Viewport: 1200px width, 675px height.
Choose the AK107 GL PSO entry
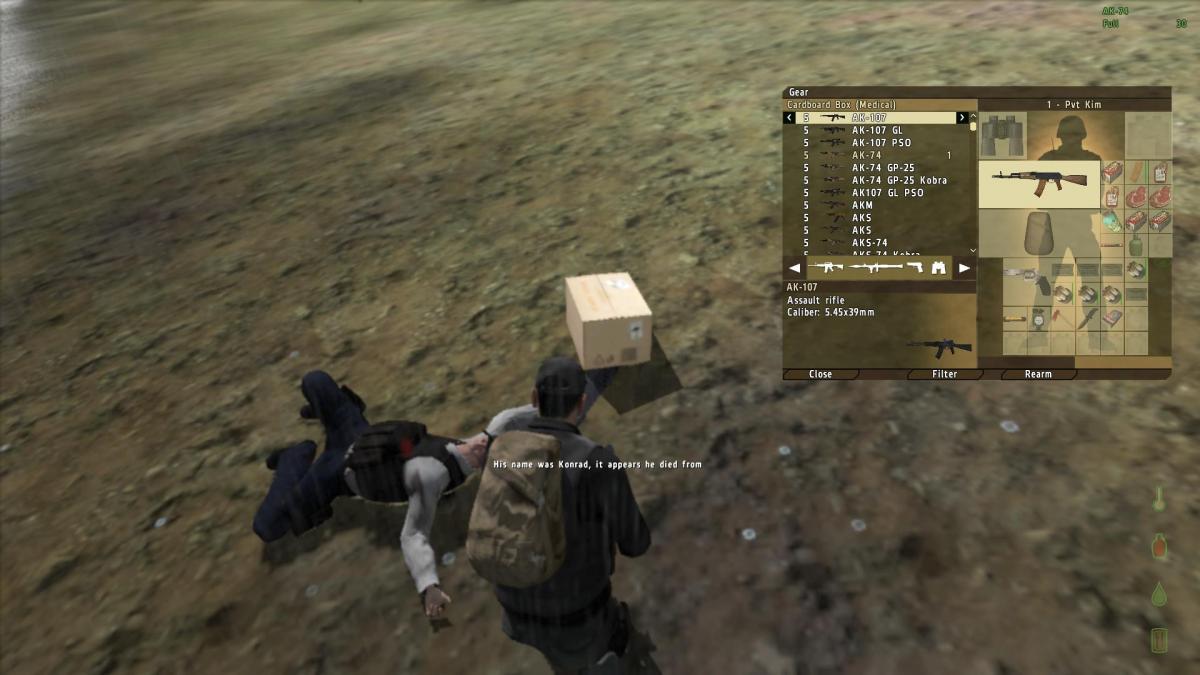[887, 193]
